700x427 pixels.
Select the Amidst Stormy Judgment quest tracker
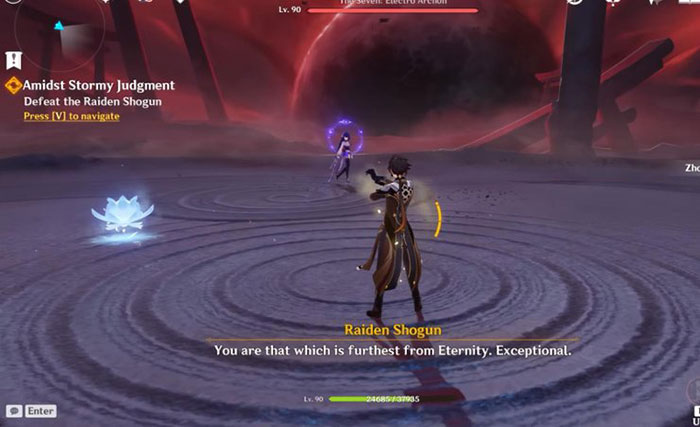98,86
